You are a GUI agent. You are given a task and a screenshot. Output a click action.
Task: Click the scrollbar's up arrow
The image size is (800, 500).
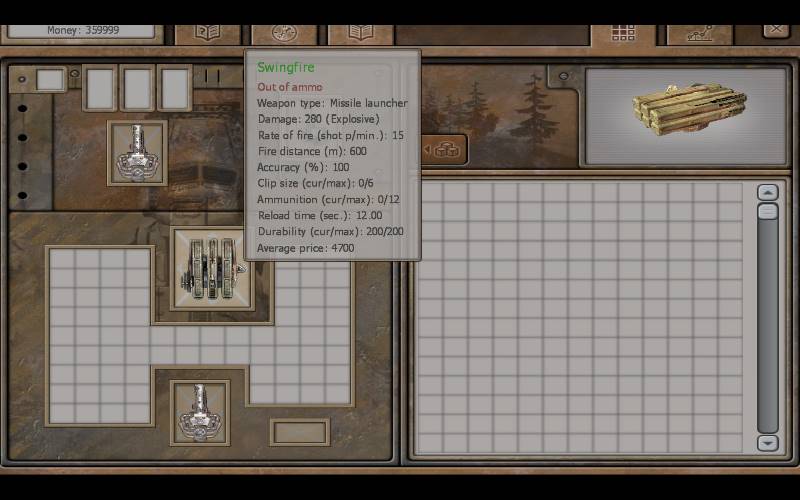pos(767,193)
